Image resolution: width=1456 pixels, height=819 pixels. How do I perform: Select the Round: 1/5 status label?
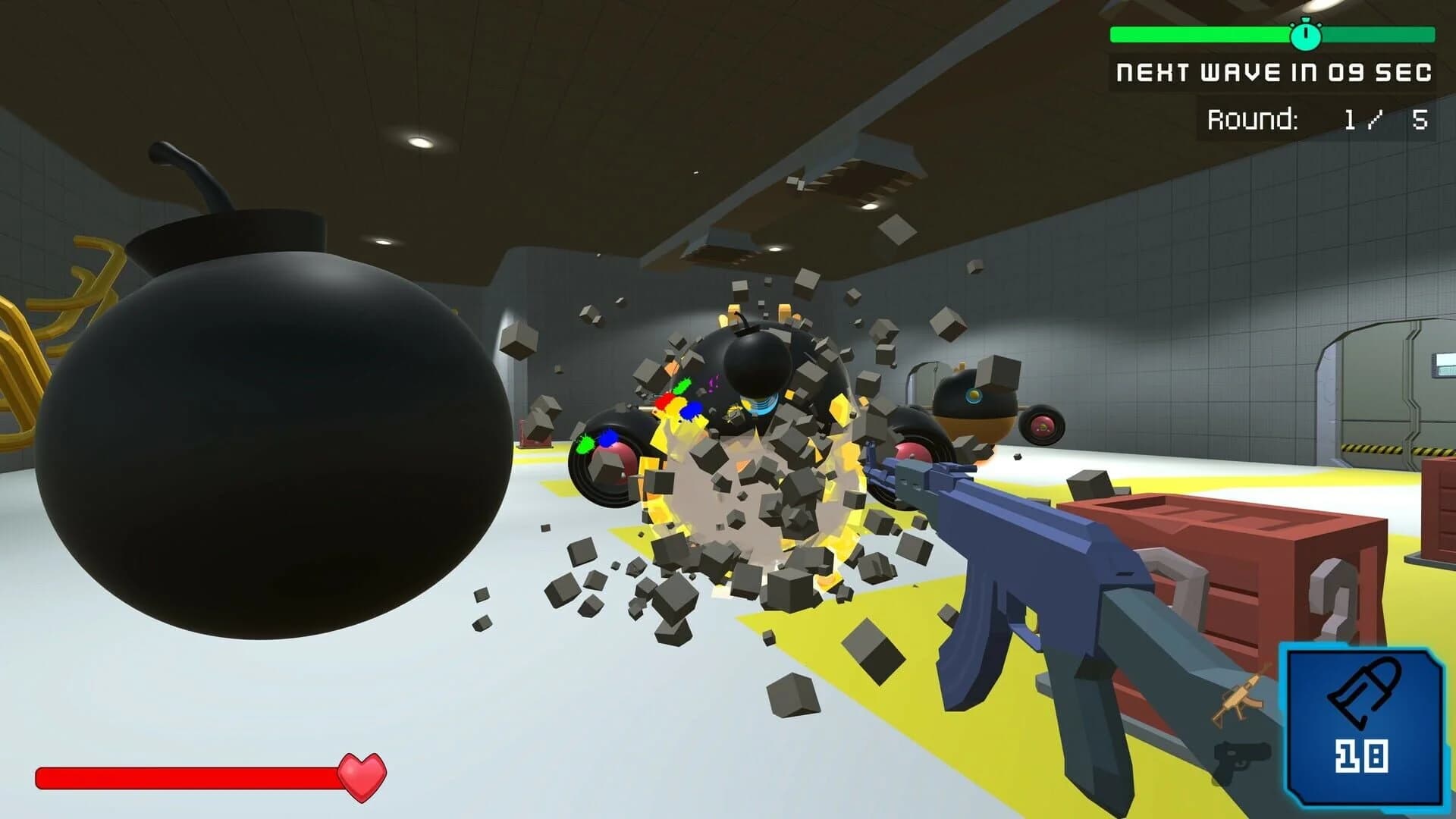click(x=1319, y=117)
